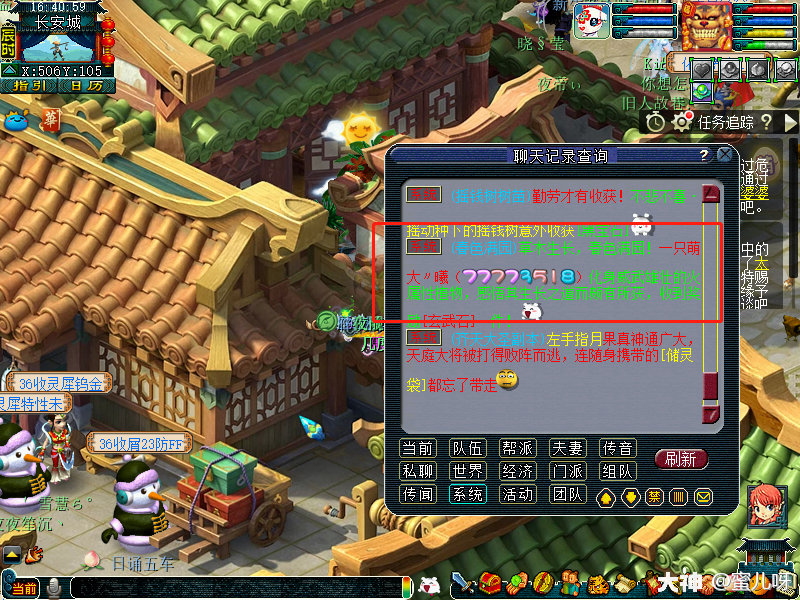
Task: Open the 日历 calendar button
Action: click(x=85, y=86)
